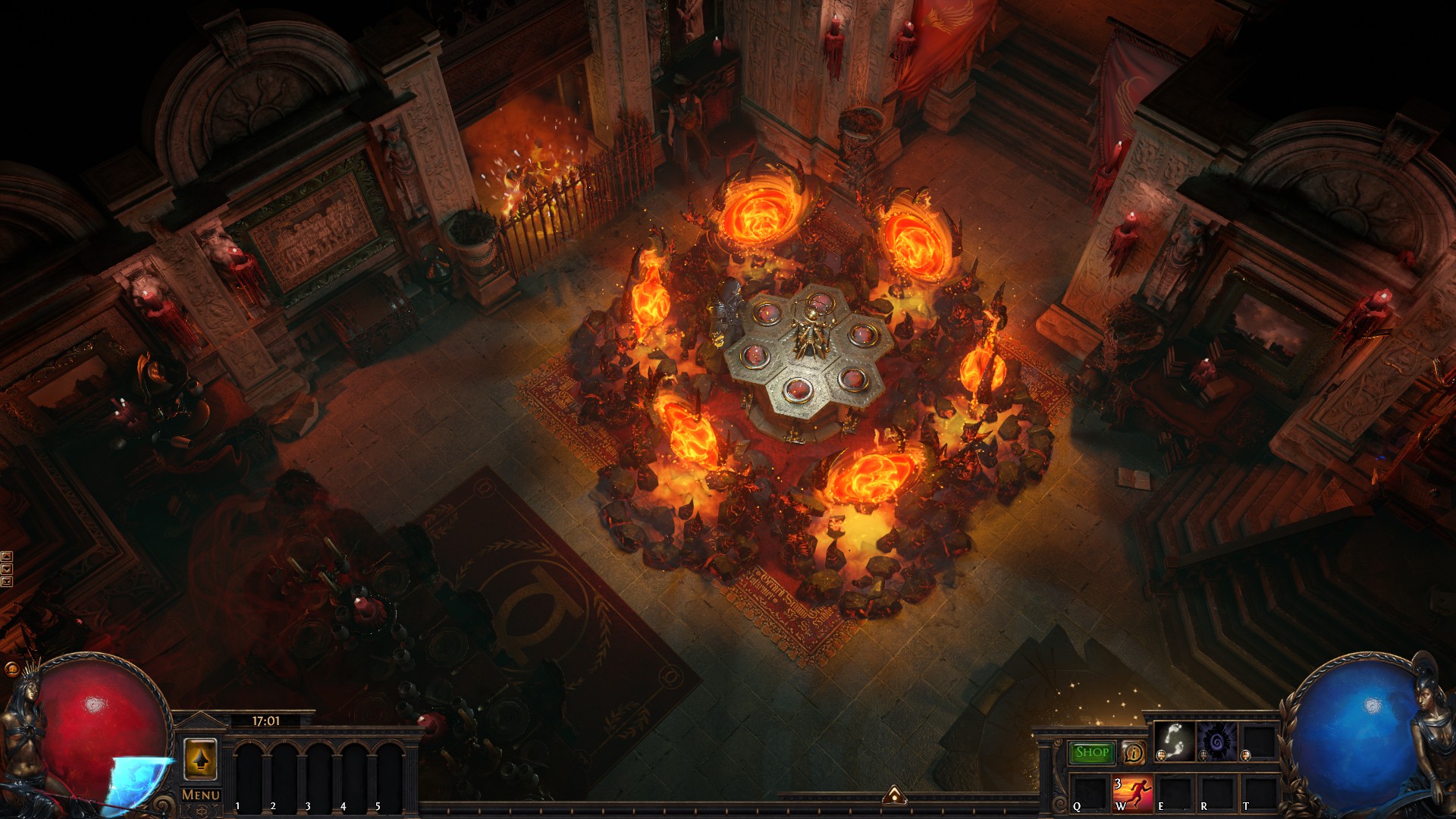Open the Menu button
Screen dimensions: 1456x819
pyautogui.click(x=201, y=795)
